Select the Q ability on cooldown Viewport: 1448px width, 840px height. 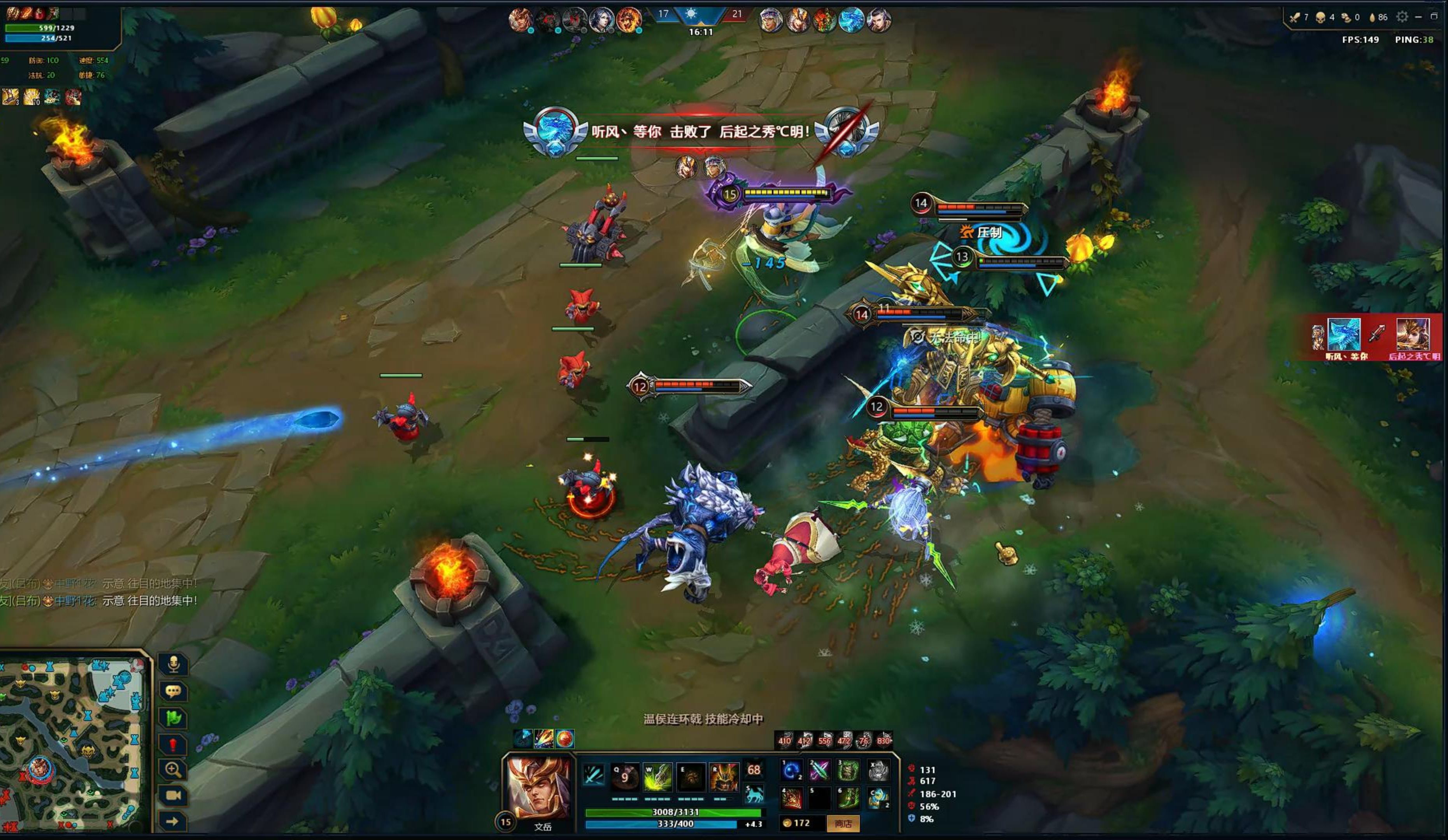click(624, 777)
